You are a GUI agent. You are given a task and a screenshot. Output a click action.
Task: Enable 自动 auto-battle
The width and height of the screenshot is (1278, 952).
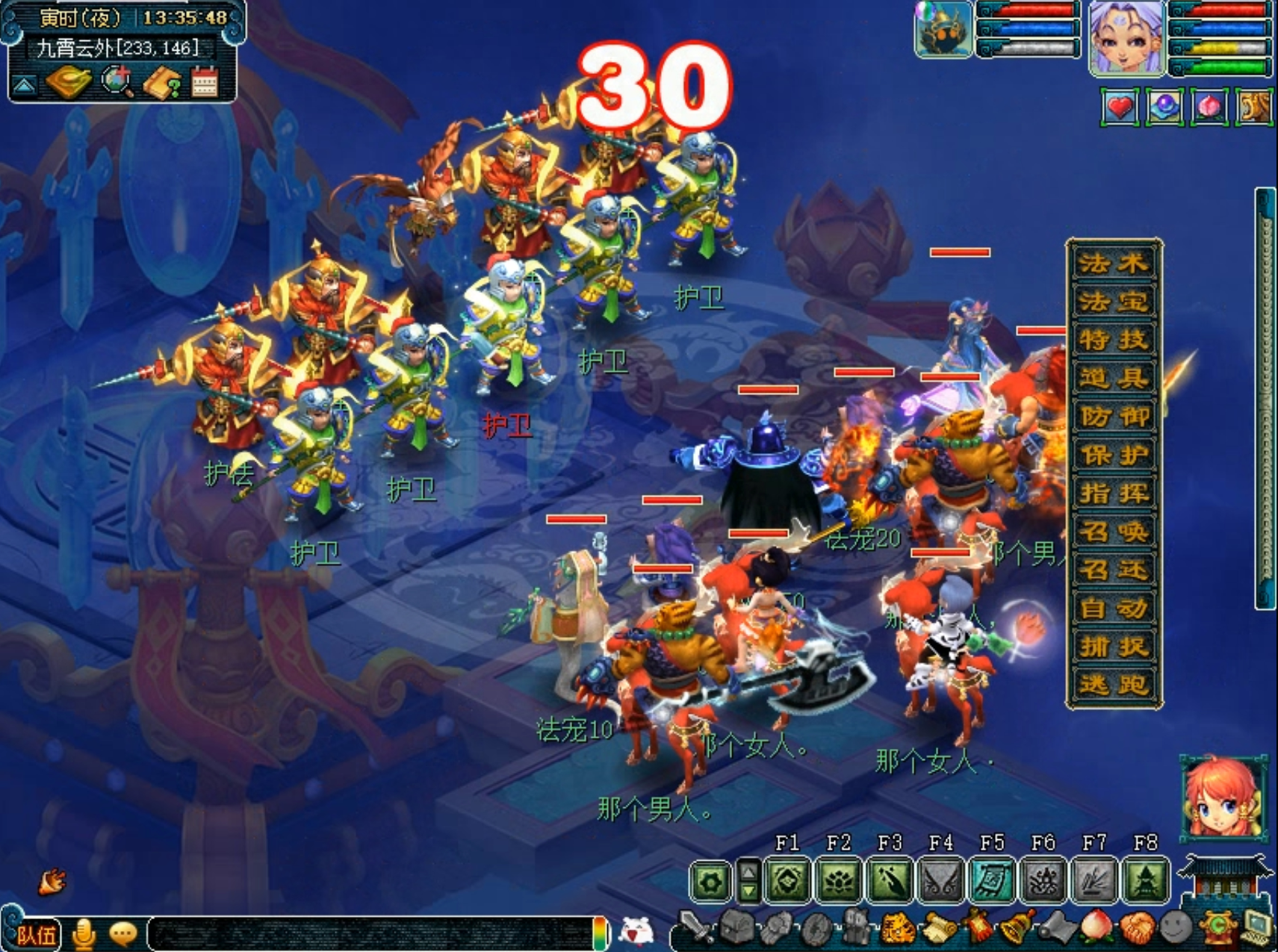coord(1113,609)
